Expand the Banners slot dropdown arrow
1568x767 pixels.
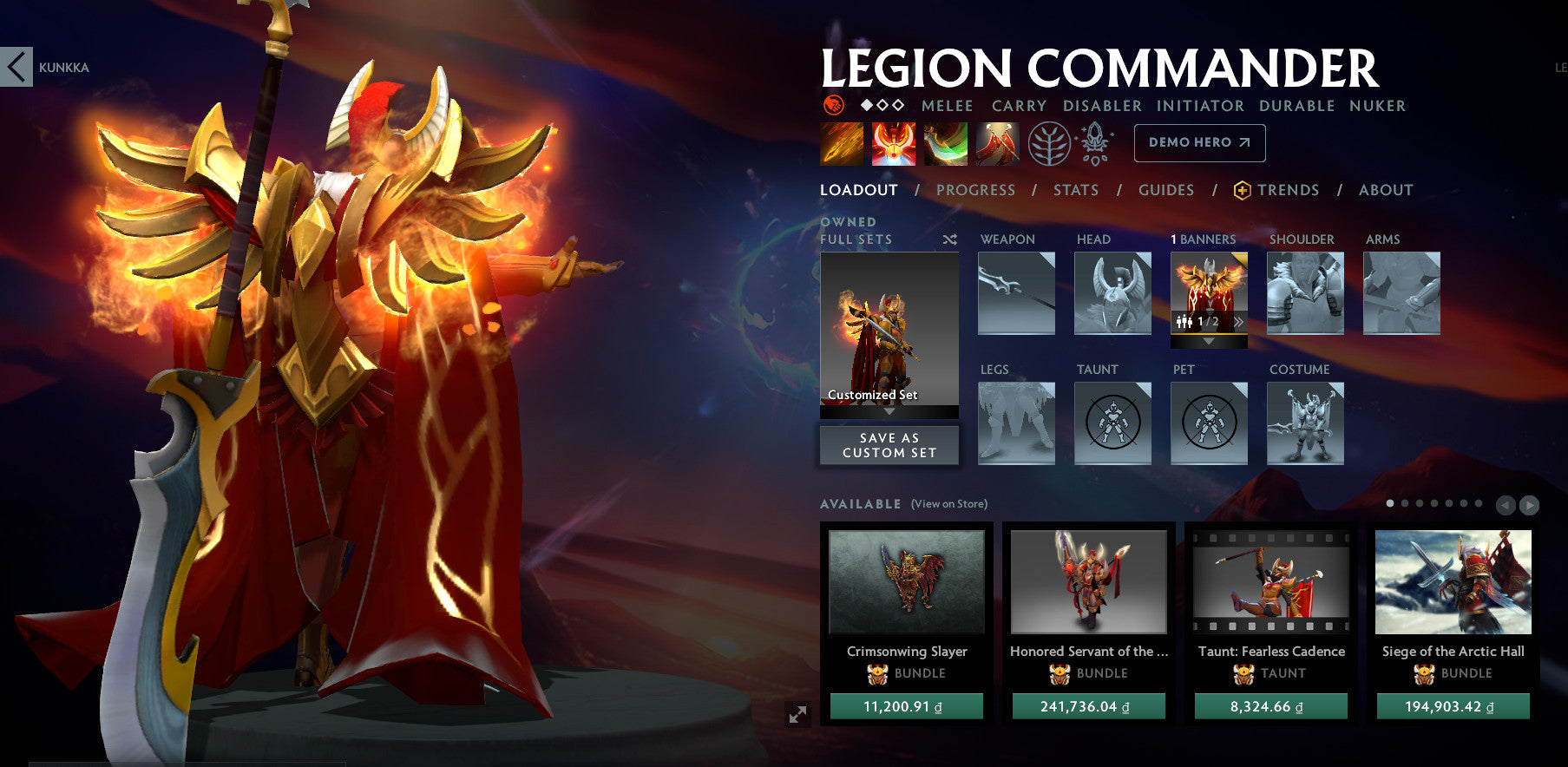[x=1210, y=341]
